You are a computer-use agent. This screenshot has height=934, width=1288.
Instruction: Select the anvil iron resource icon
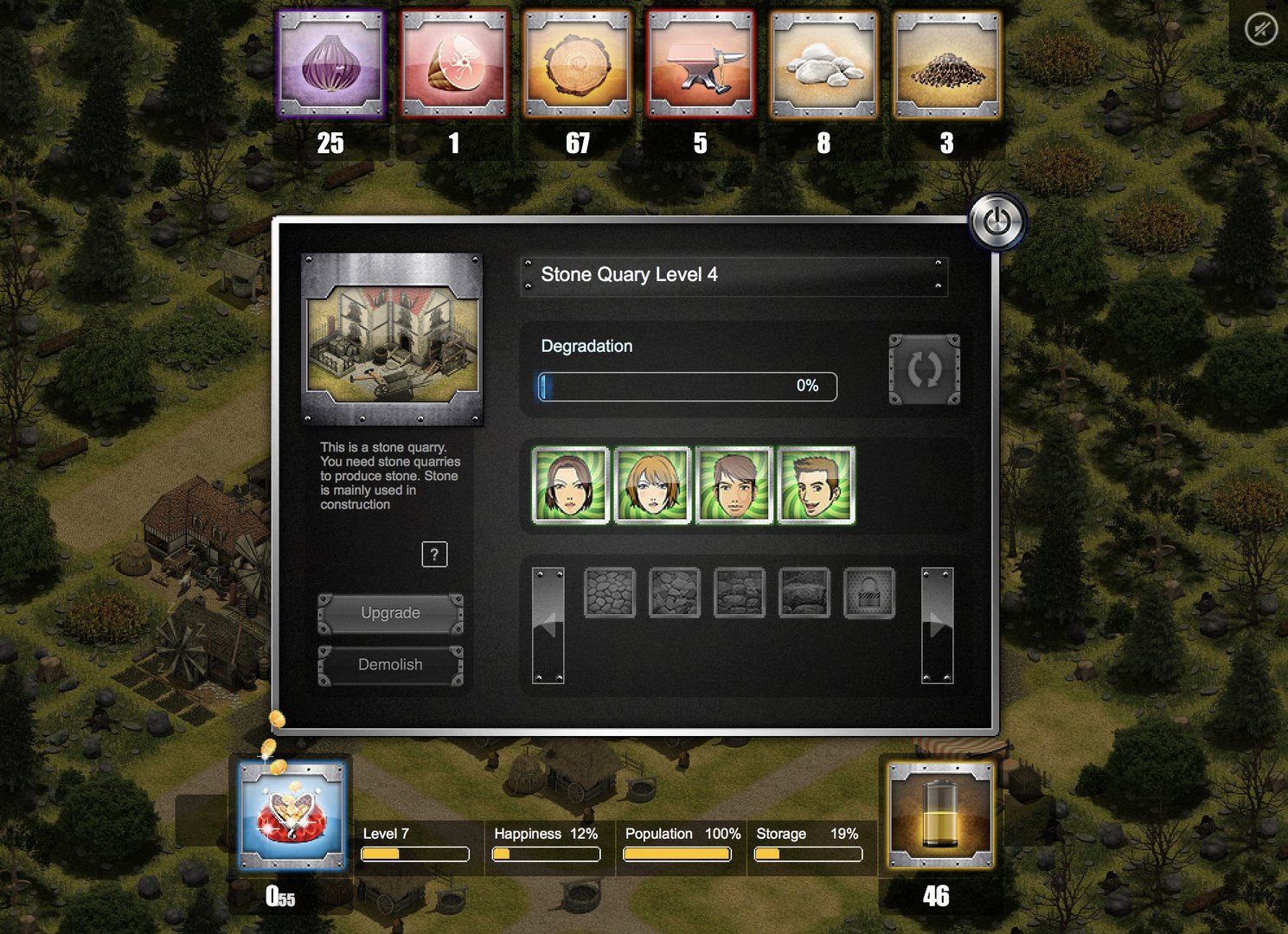701,65
